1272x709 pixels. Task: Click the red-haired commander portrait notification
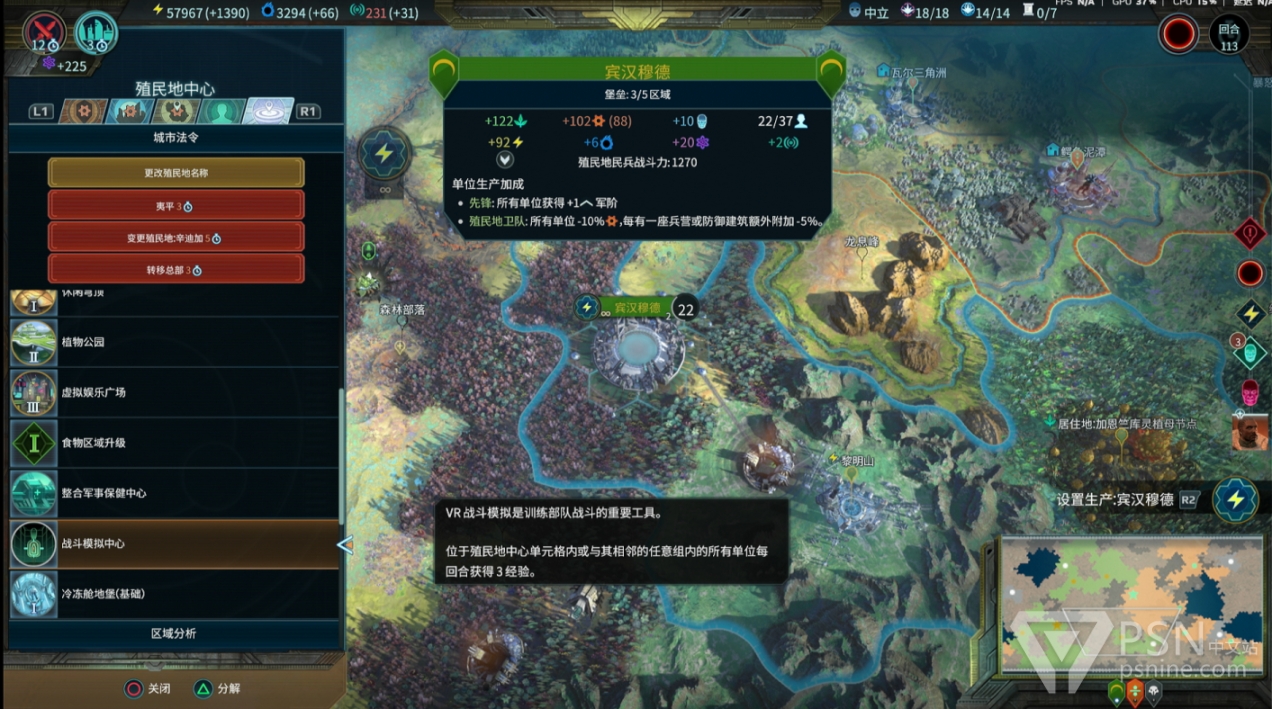pos(1250,433)
